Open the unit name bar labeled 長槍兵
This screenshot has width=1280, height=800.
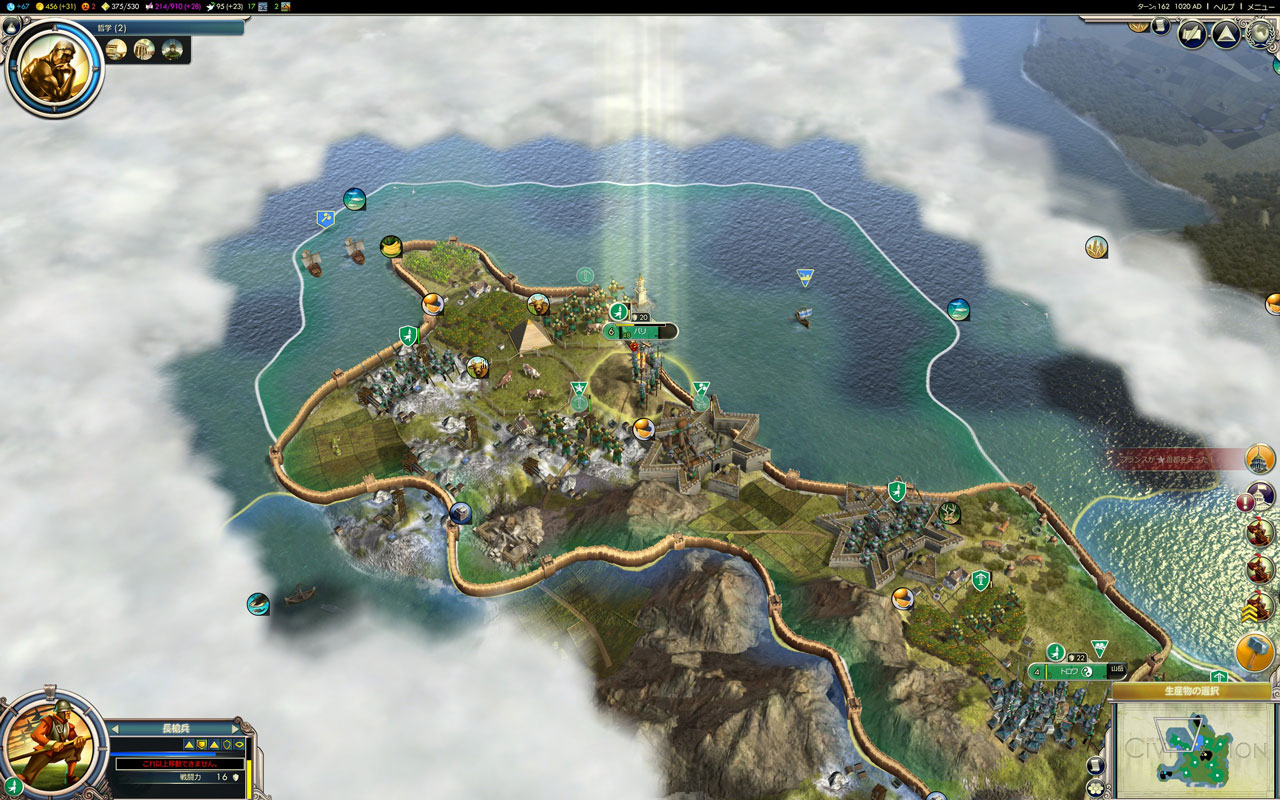pos(175,728)
